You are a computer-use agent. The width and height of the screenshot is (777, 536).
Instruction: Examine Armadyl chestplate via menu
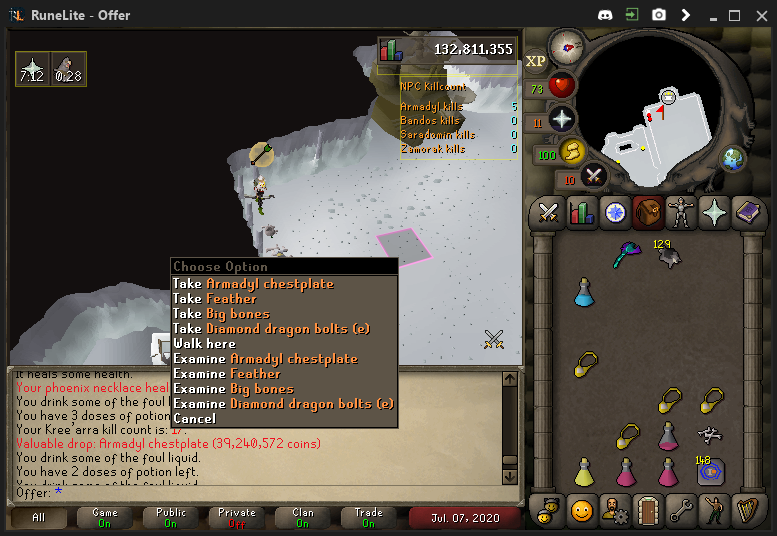point(265,359)
